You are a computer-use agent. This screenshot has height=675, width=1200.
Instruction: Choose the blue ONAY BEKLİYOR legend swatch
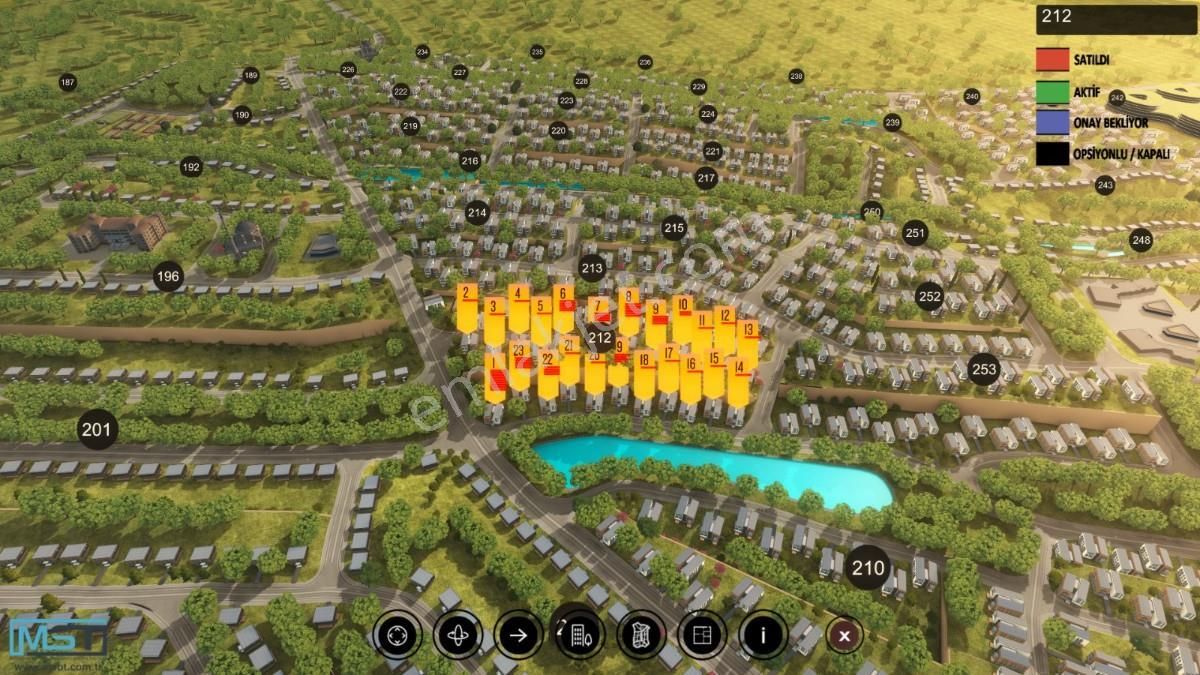tap(1052, 122)
